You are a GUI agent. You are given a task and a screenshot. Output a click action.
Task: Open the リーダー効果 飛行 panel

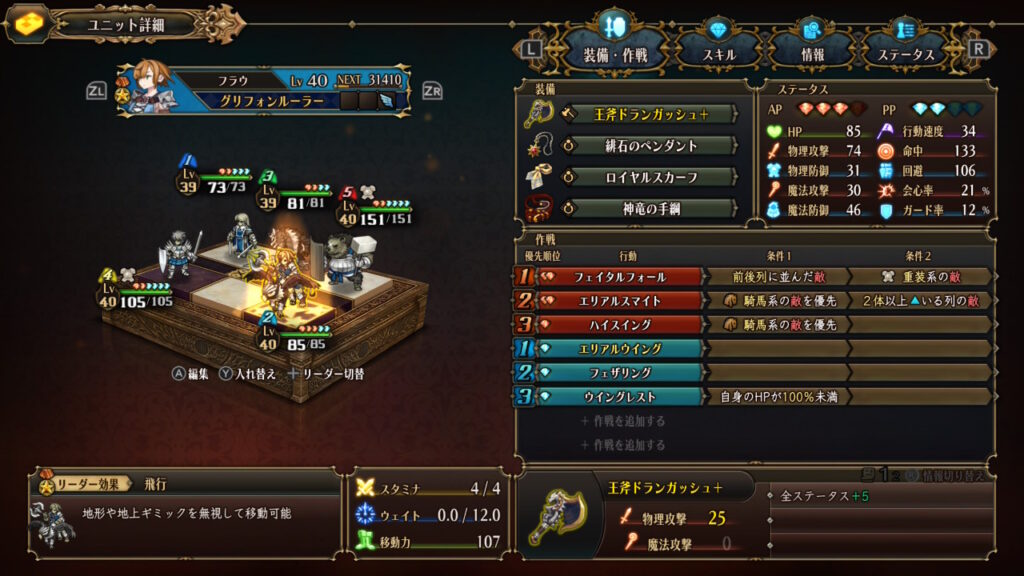pos(185,510)
